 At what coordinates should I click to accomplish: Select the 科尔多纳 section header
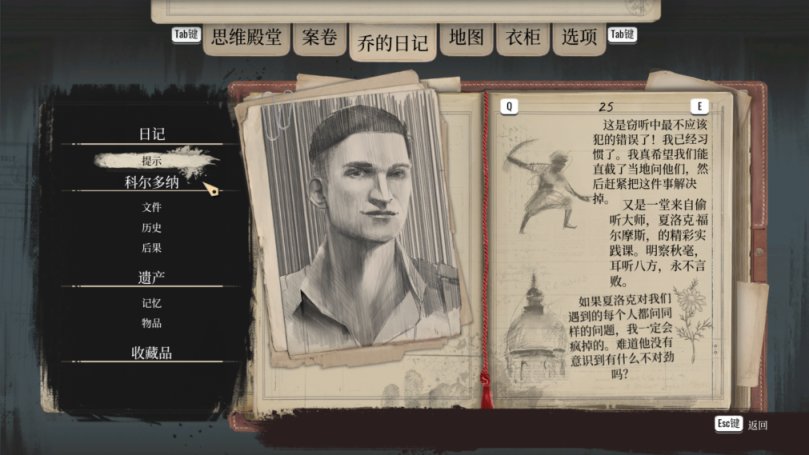click(x=152, y=183)
